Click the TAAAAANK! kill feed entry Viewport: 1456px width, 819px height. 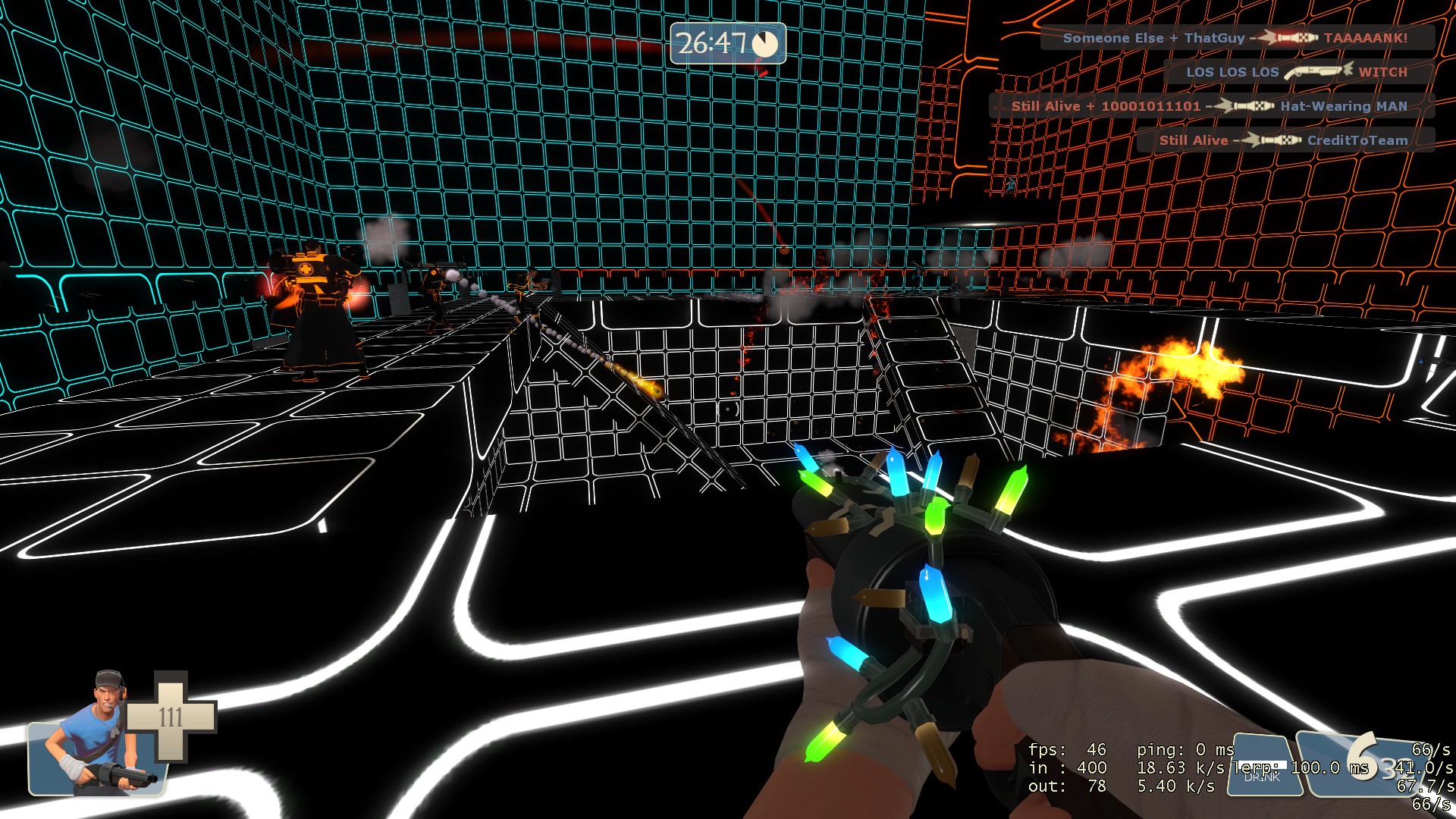[1236, 38]
